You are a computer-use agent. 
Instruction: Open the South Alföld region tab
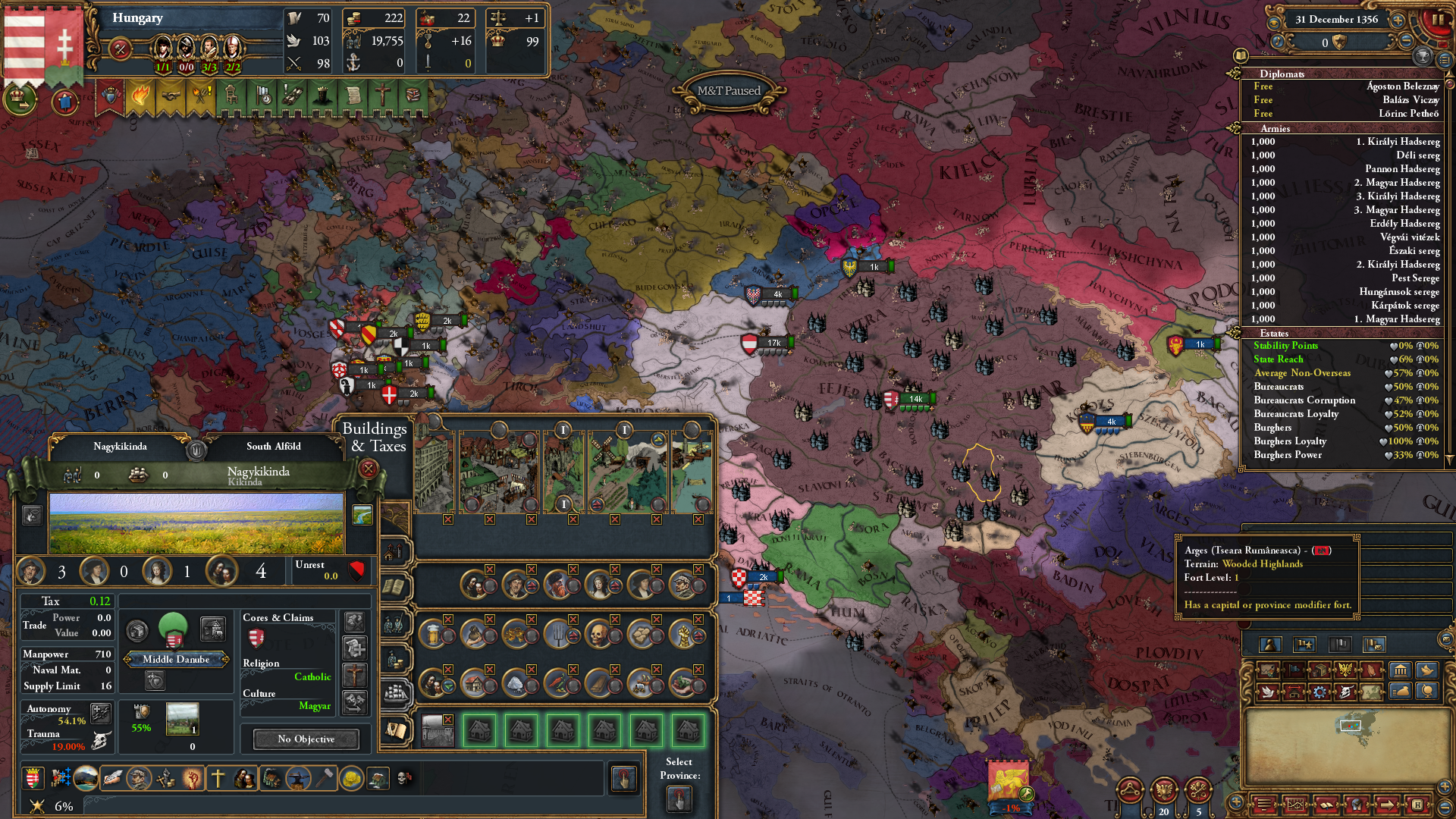(273, 446)
